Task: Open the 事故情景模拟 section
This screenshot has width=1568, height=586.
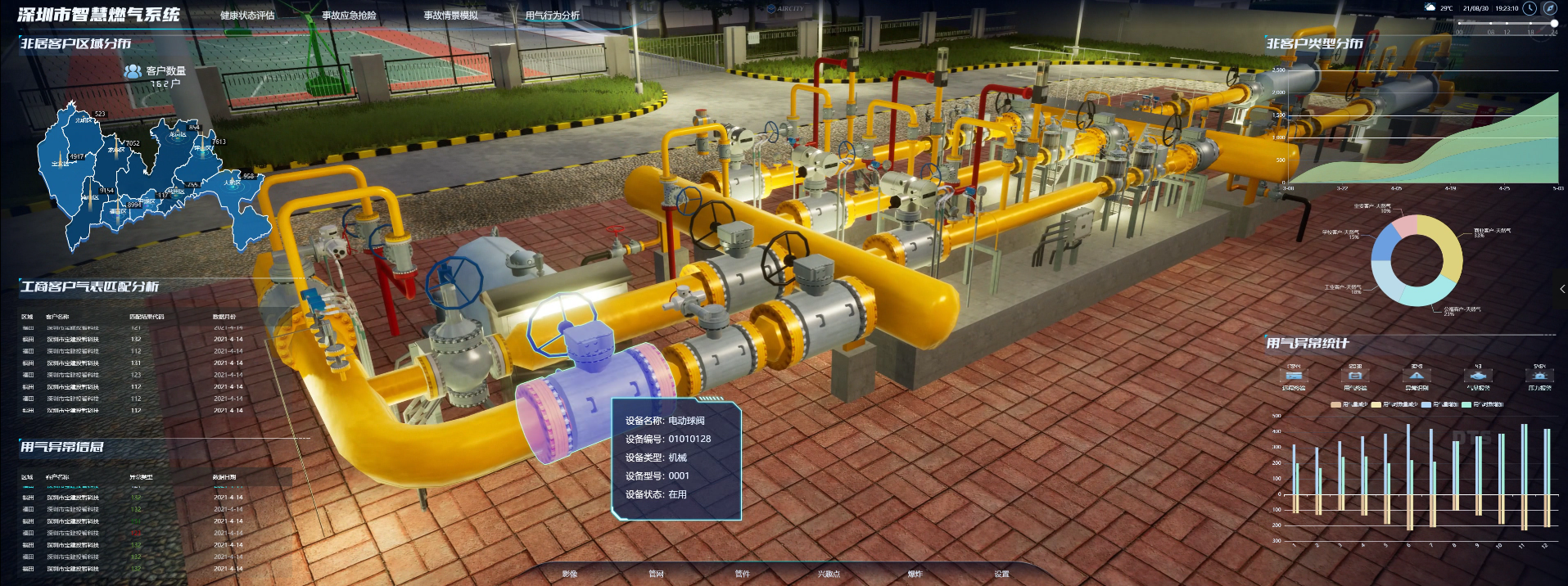Action: (x=450, y=16)
